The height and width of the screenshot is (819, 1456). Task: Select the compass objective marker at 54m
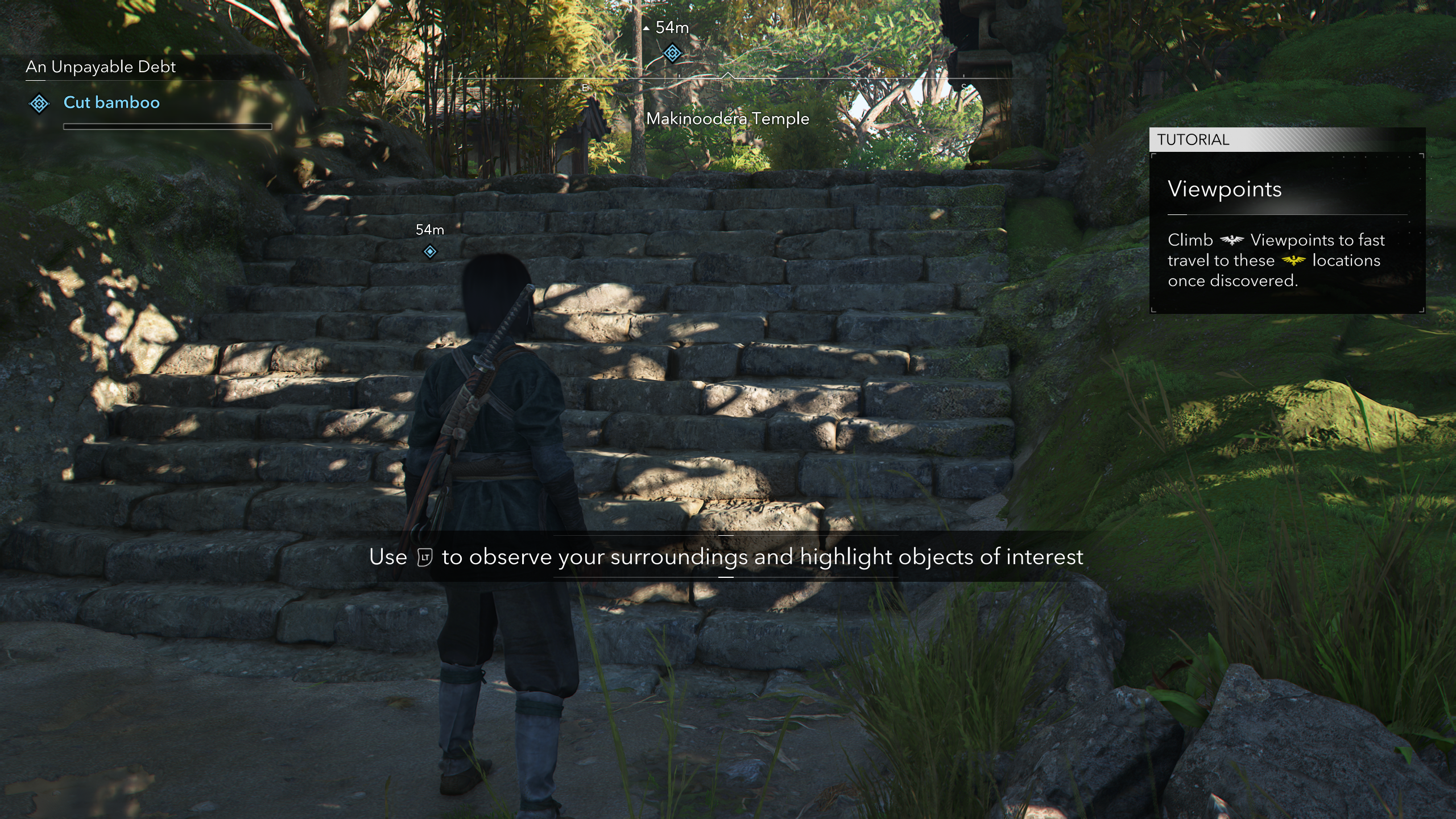(672, 54)
